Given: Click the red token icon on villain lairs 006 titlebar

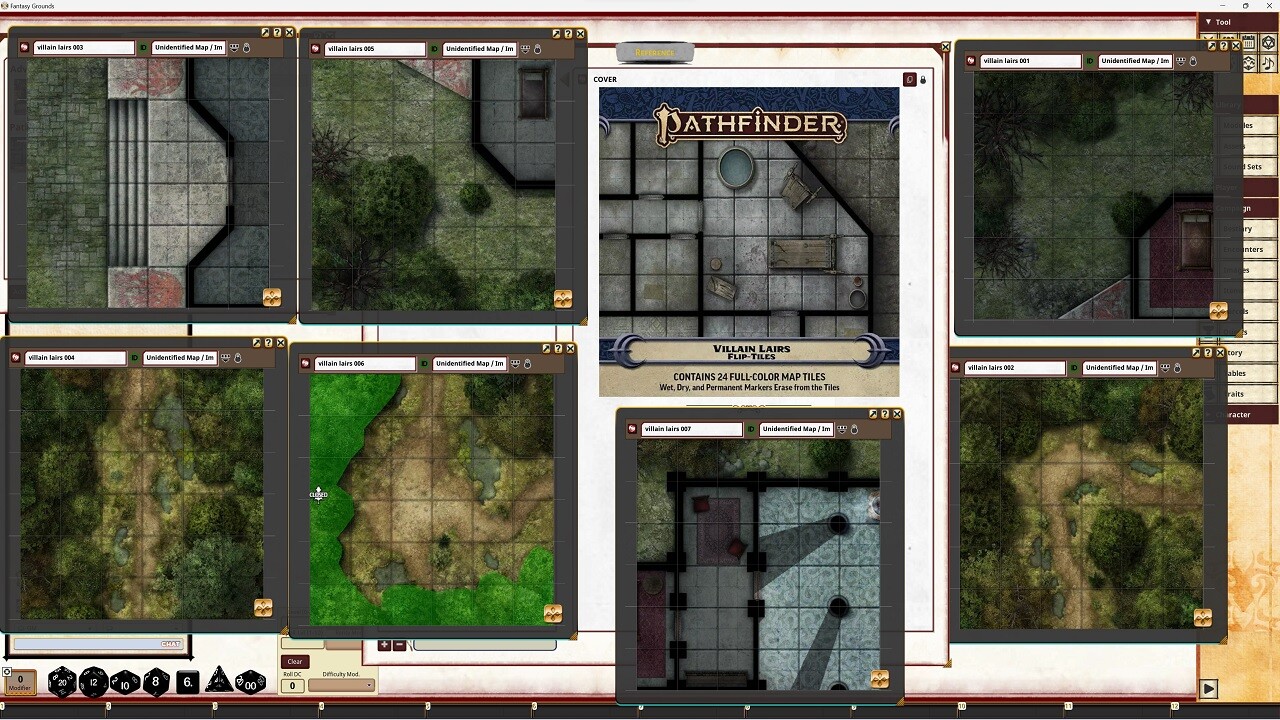Looking at the screenshot, I should click(x=305, y=363).
